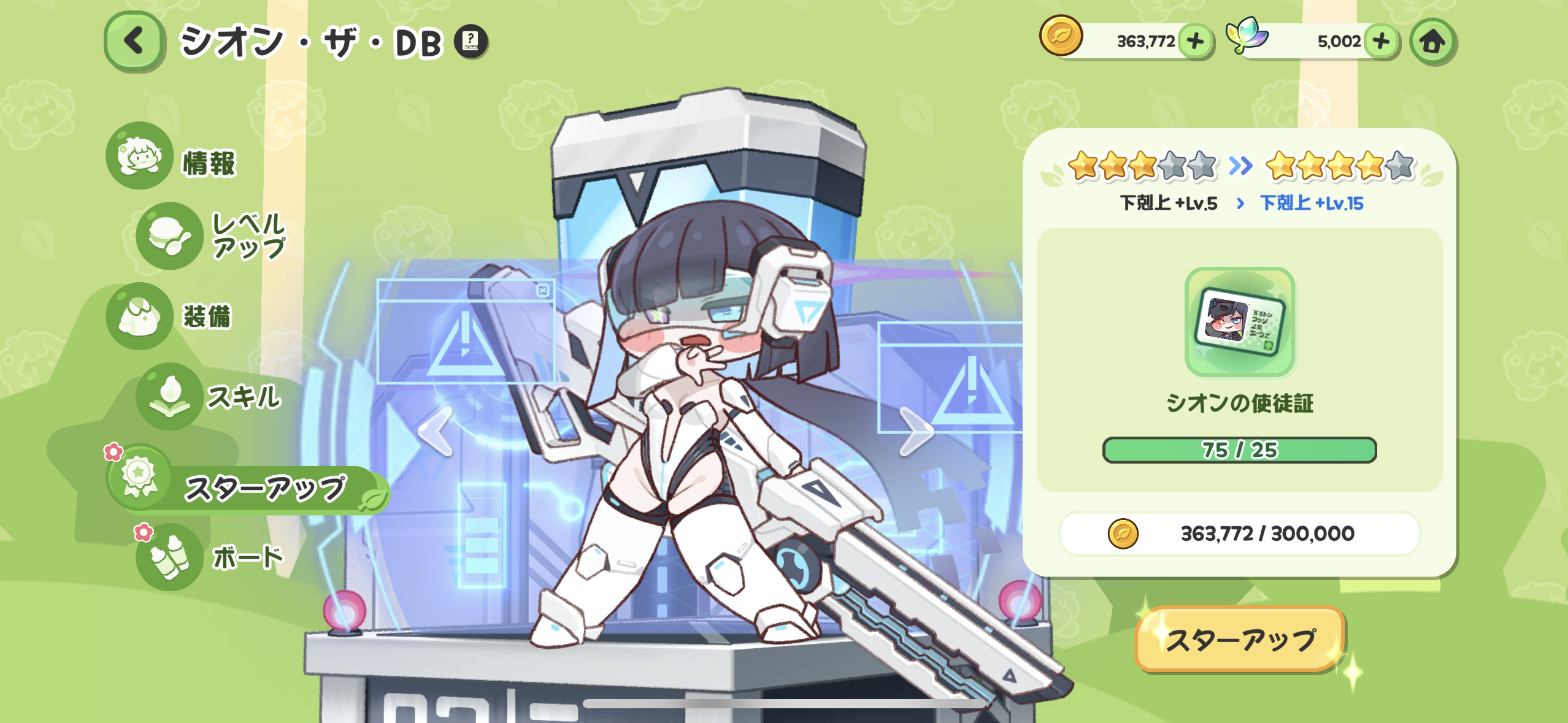Confirm the yellow スターアップ button
Screen dimensions: 1568x723
(x=1239, y=640)
